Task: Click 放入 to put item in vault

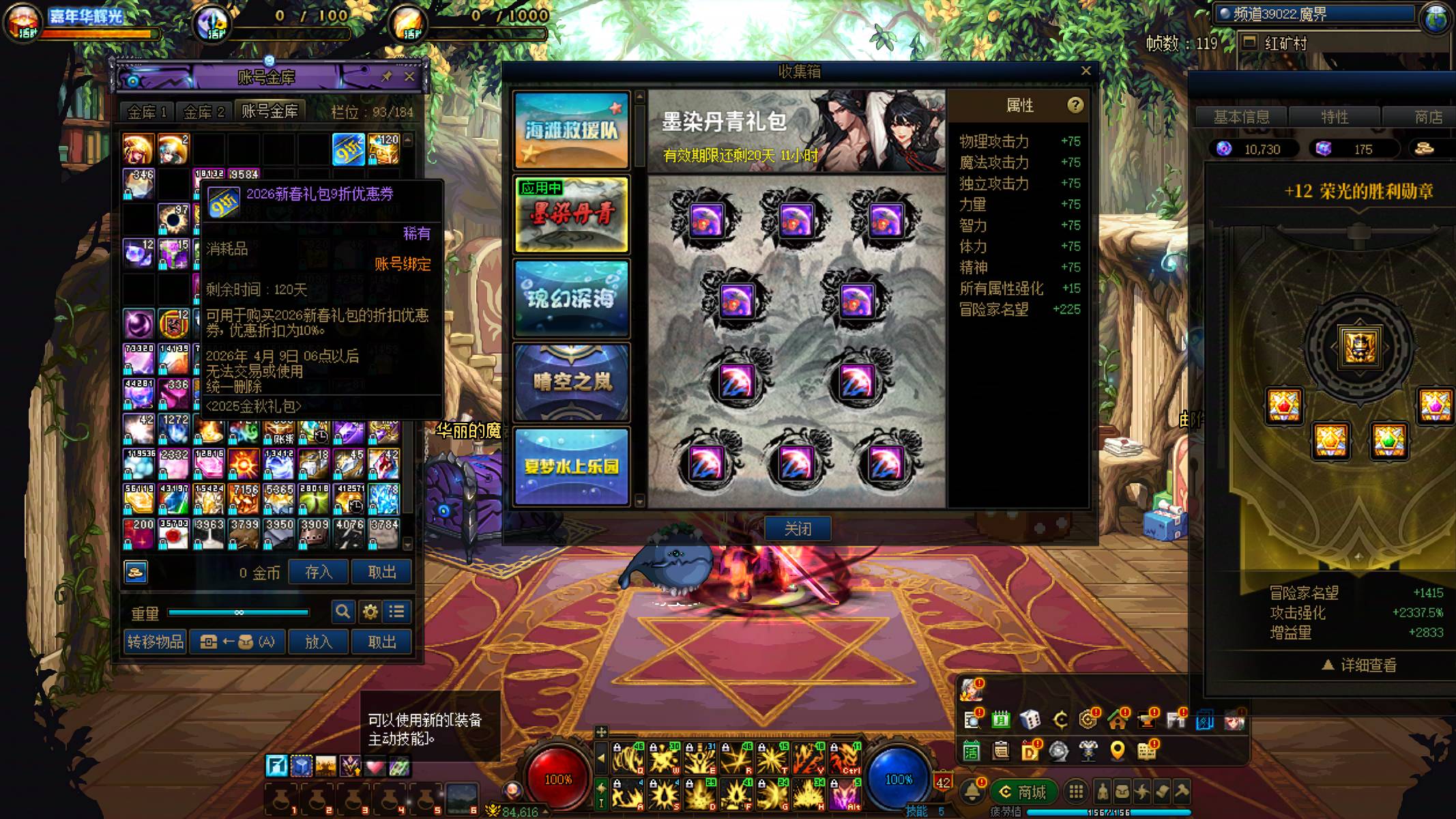Action: [x=318, y=642]
